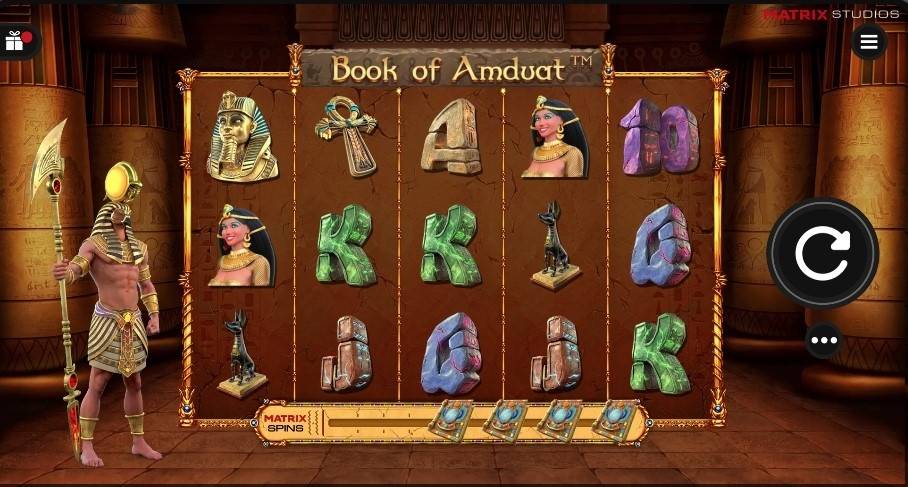Screen dimensions: 908x487
Task: Open the gift box rewards icon
Action: [x=15, y=42]
